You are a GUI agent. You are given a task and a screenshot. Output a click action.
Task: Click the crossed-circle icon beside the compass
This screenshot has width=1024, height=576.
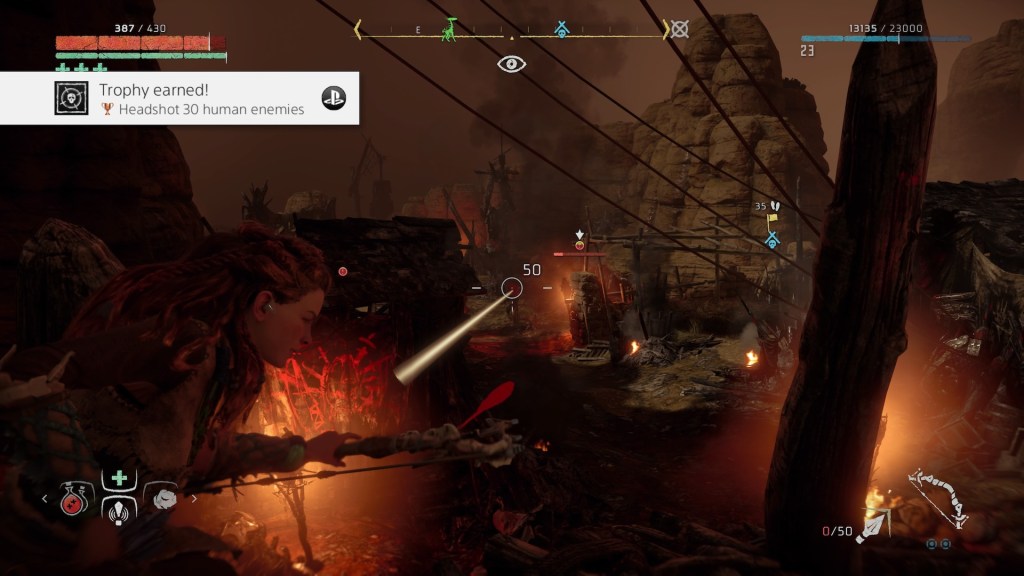(x=680, y=29)
